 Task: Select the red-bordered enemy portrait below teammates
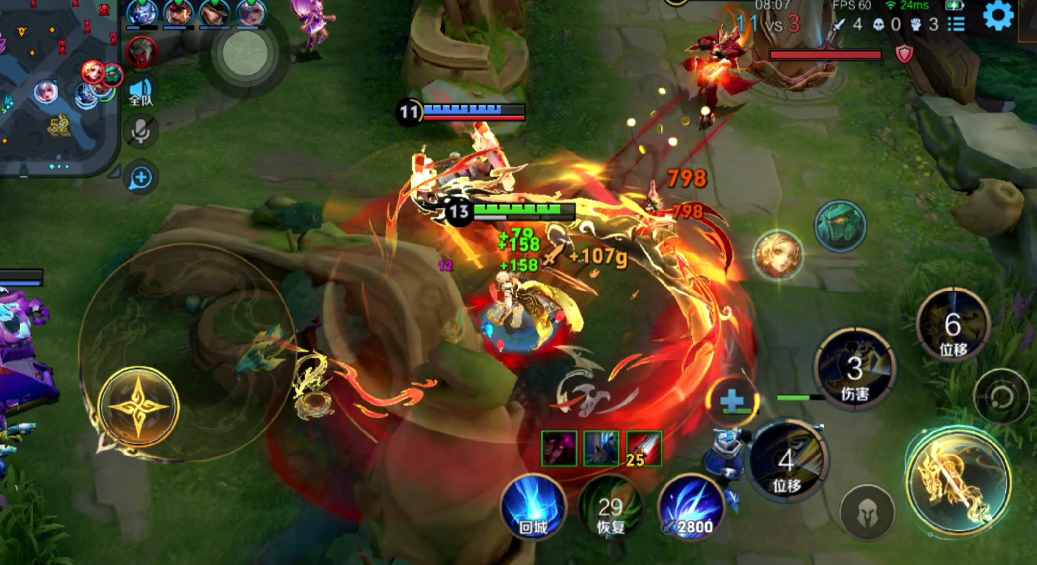pos(142,51)
